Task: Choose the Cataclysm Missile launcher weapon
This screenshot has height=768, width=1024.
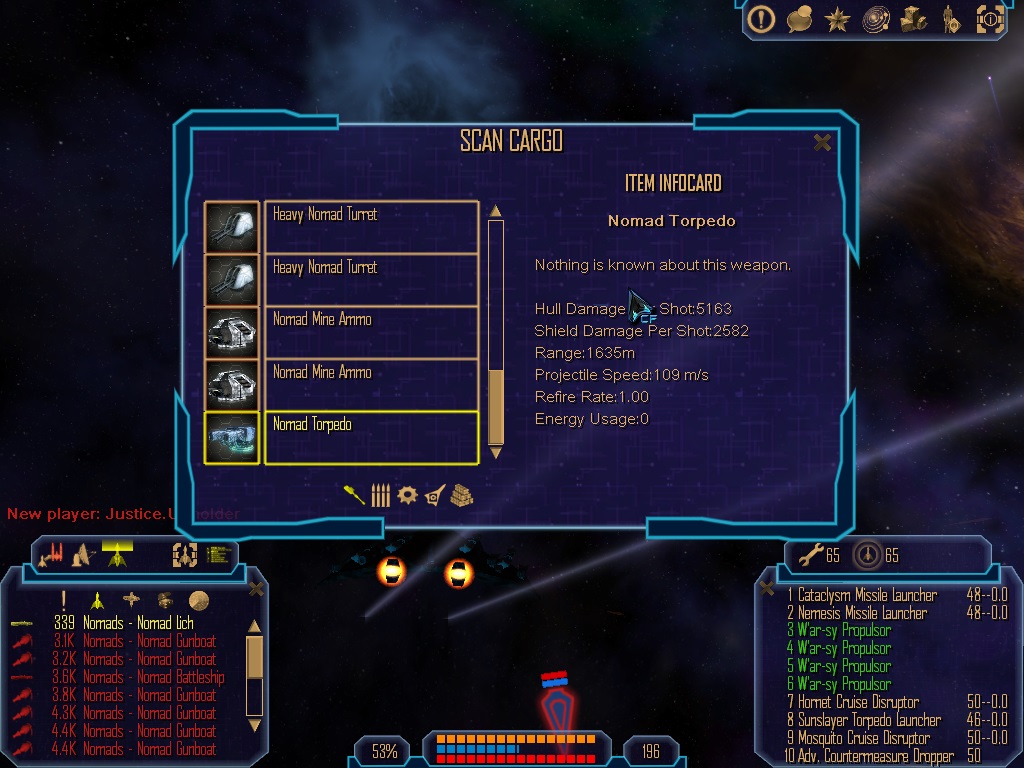Action: [x=867, y=595]
